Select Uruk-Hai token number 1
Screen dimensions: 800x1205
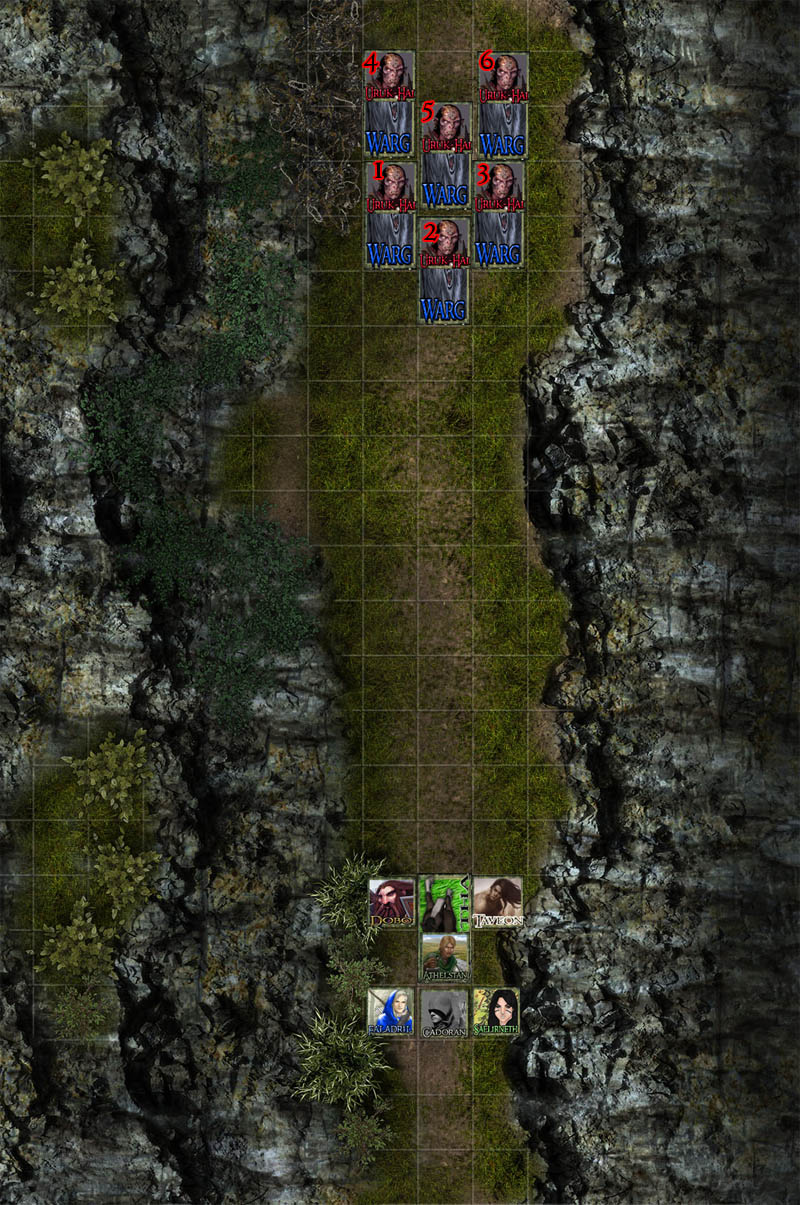pyautogui.click(x=391, y=186)
